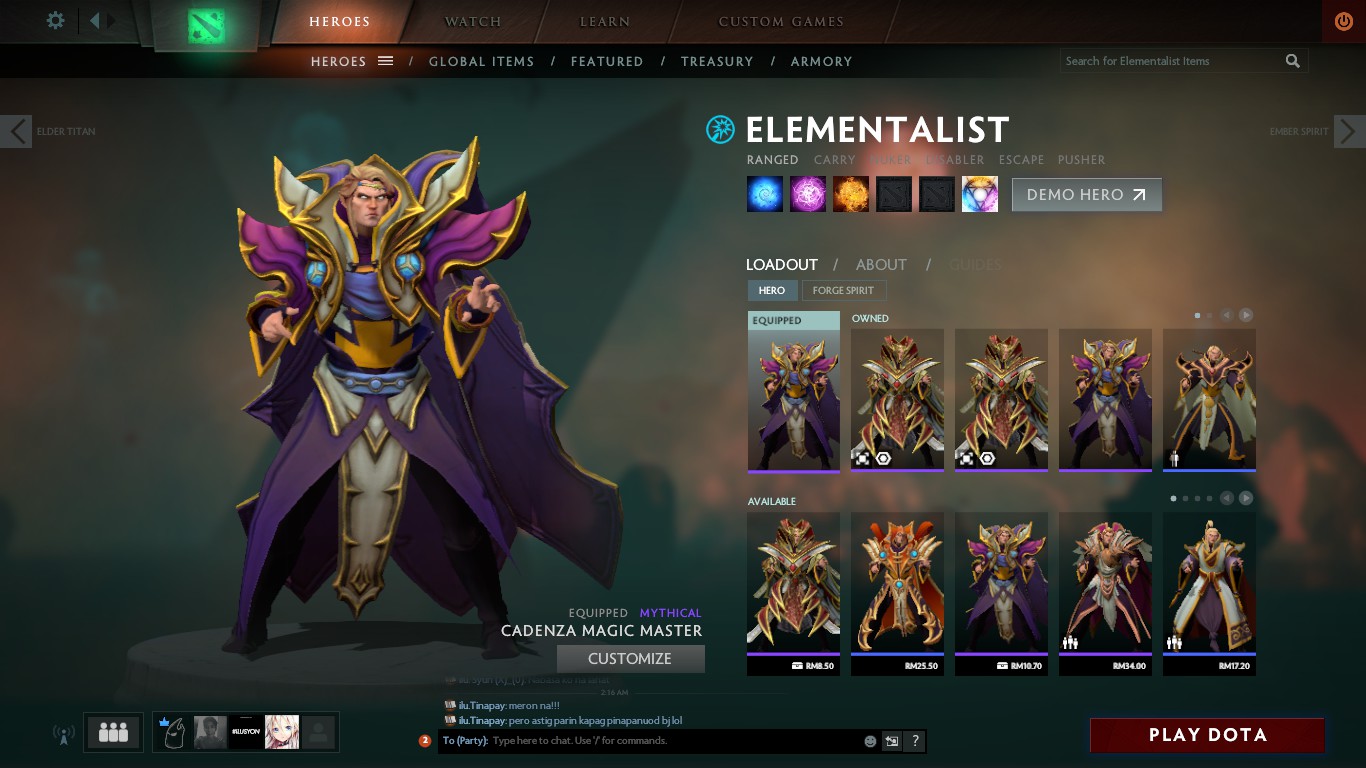1366x768 pixels.
Task: Select the first blue ability icon
Action: [x=764, y=194]
